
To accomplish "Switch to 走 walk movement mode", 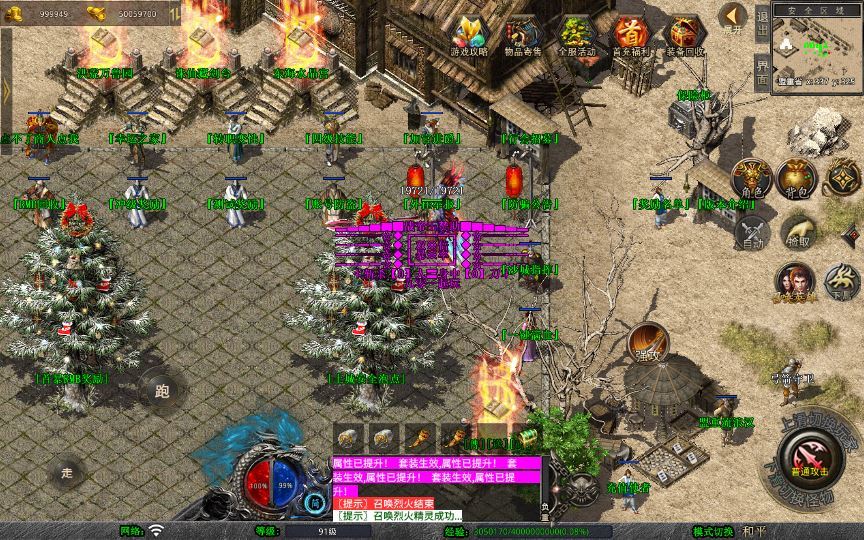I will pyautogui.click(x=67, y=470).
